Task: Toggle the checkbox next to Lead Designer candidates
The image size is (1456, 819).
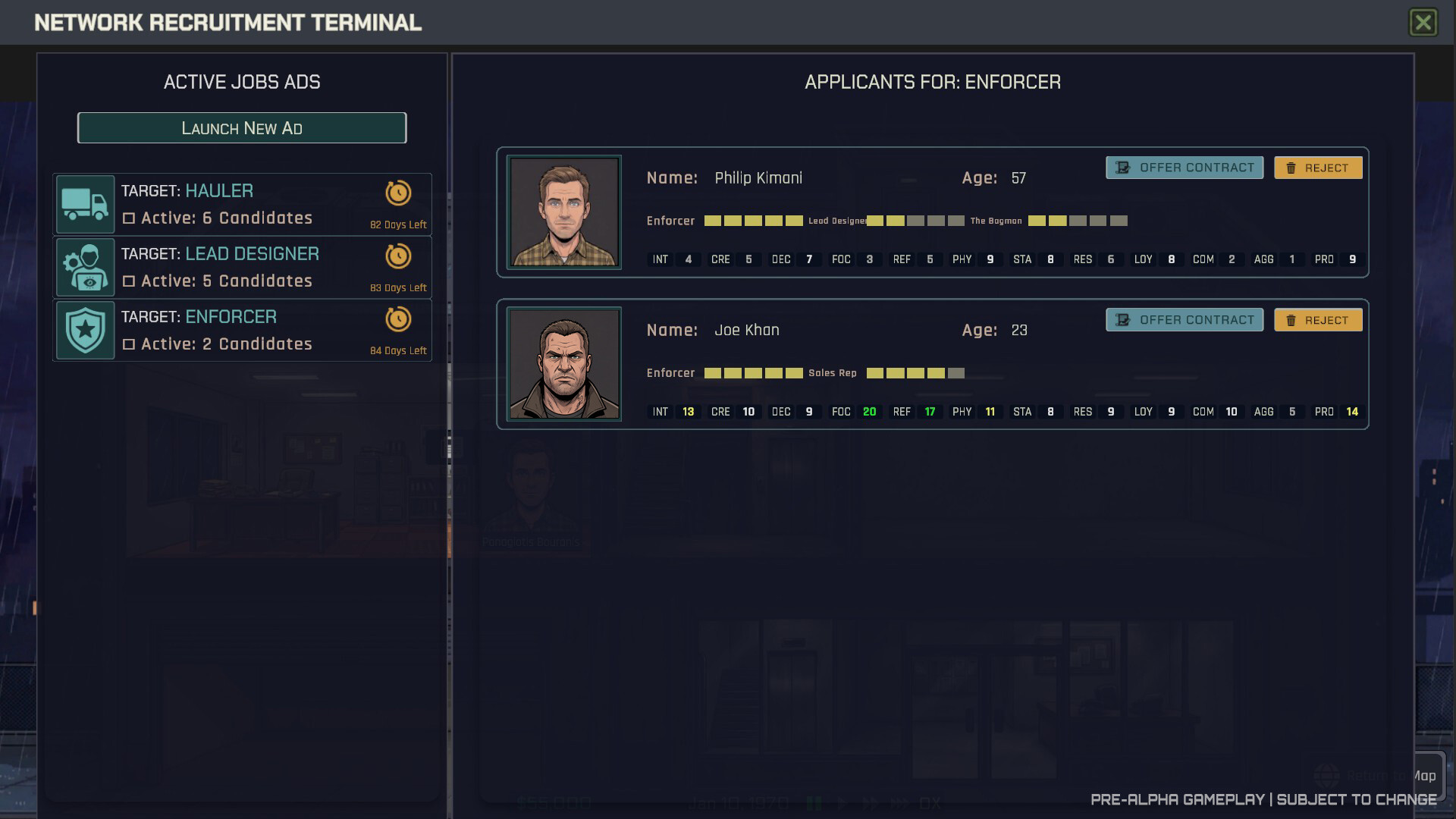Action: point(130,281)
